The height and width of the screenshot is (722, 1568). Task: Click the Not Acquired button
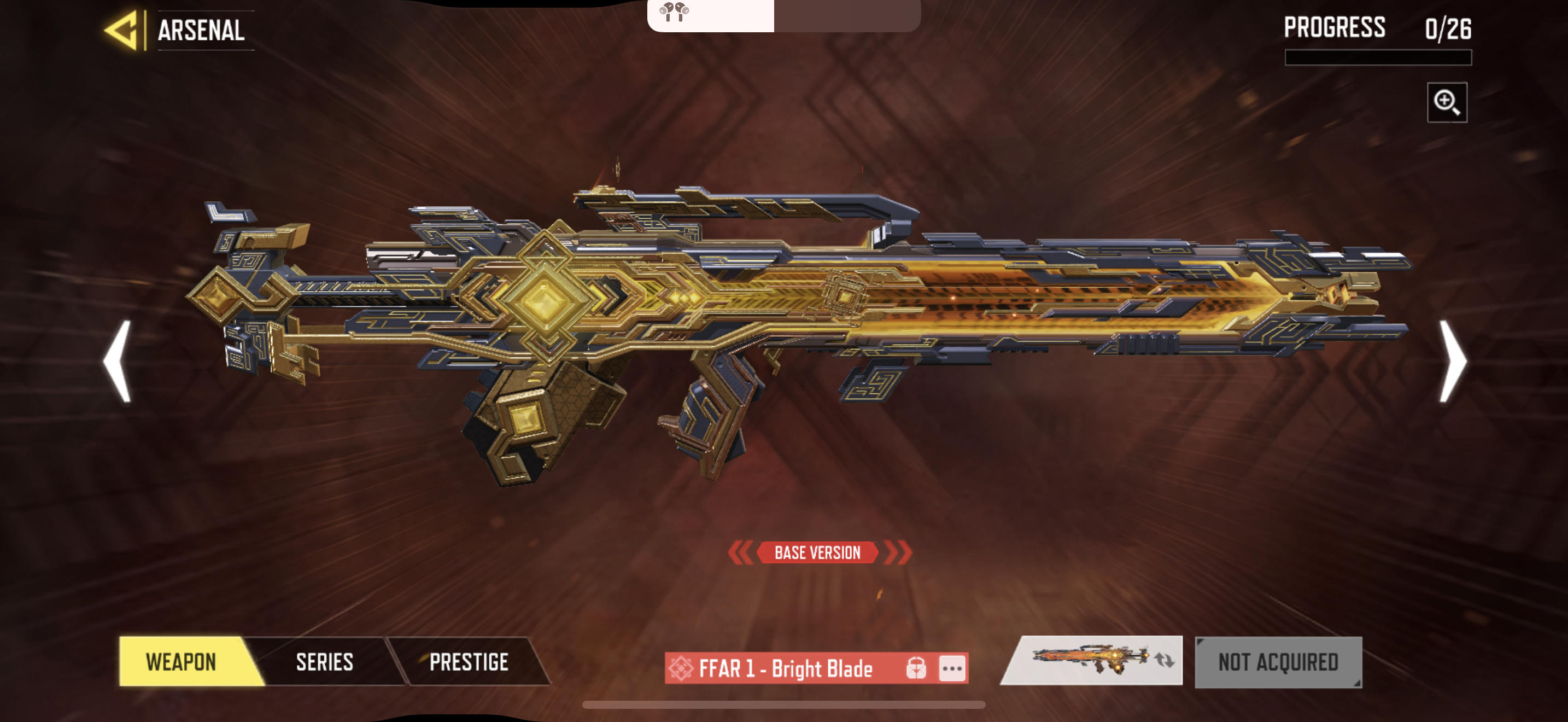click(x=1278, y=662)
